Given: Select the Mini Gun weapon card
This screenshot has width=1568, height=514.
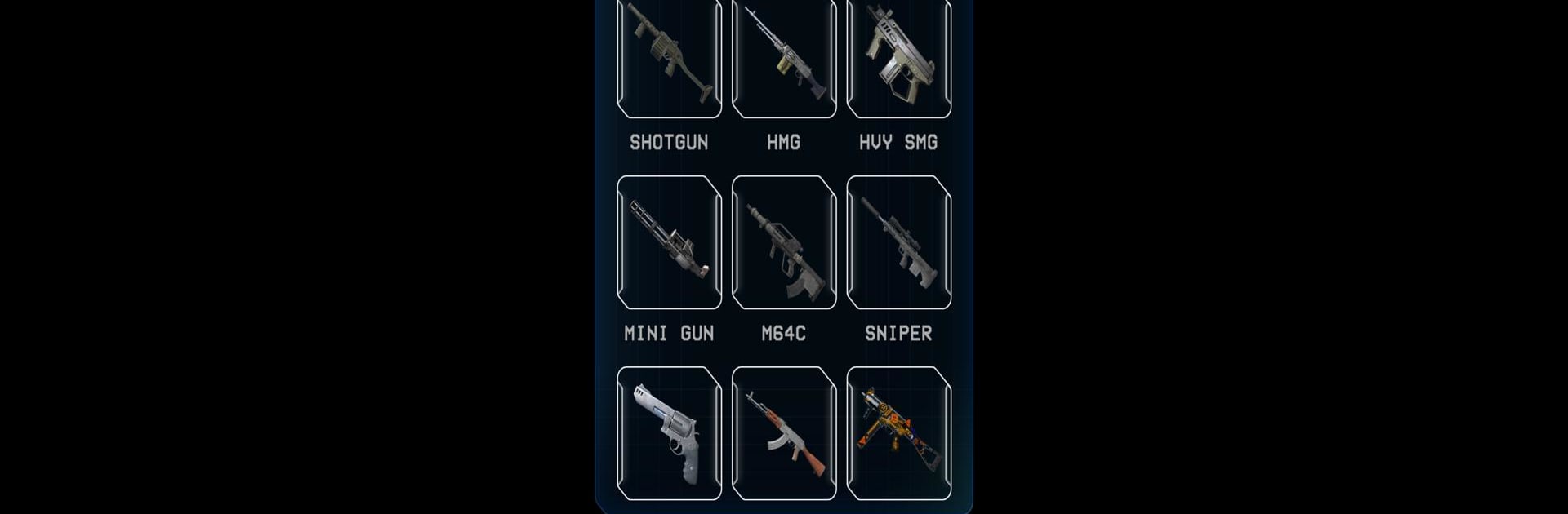Looking at the screenshot, I should point(669,242).
